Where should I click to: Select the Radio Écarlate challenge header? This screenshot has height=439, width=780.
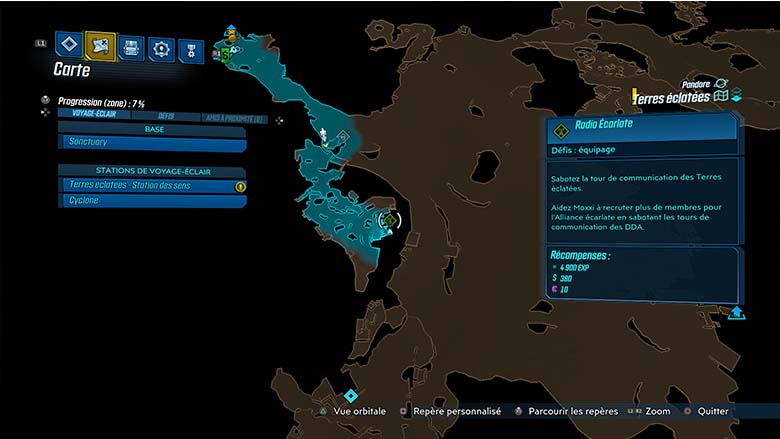642,127
